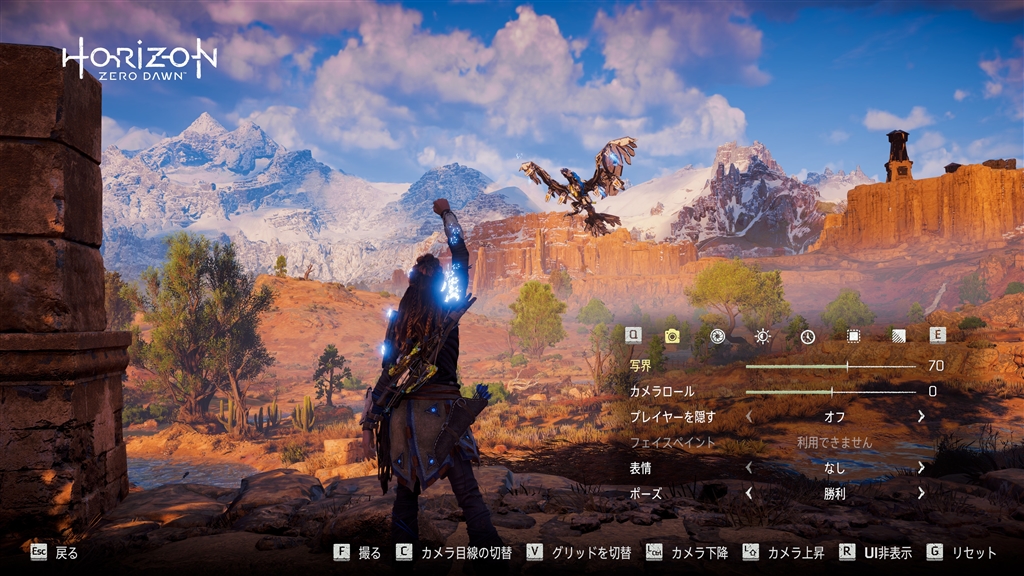This screenshot has height=576, width=1024.
Task: Open the clock time-of-day tab
Action: (807, 336)
